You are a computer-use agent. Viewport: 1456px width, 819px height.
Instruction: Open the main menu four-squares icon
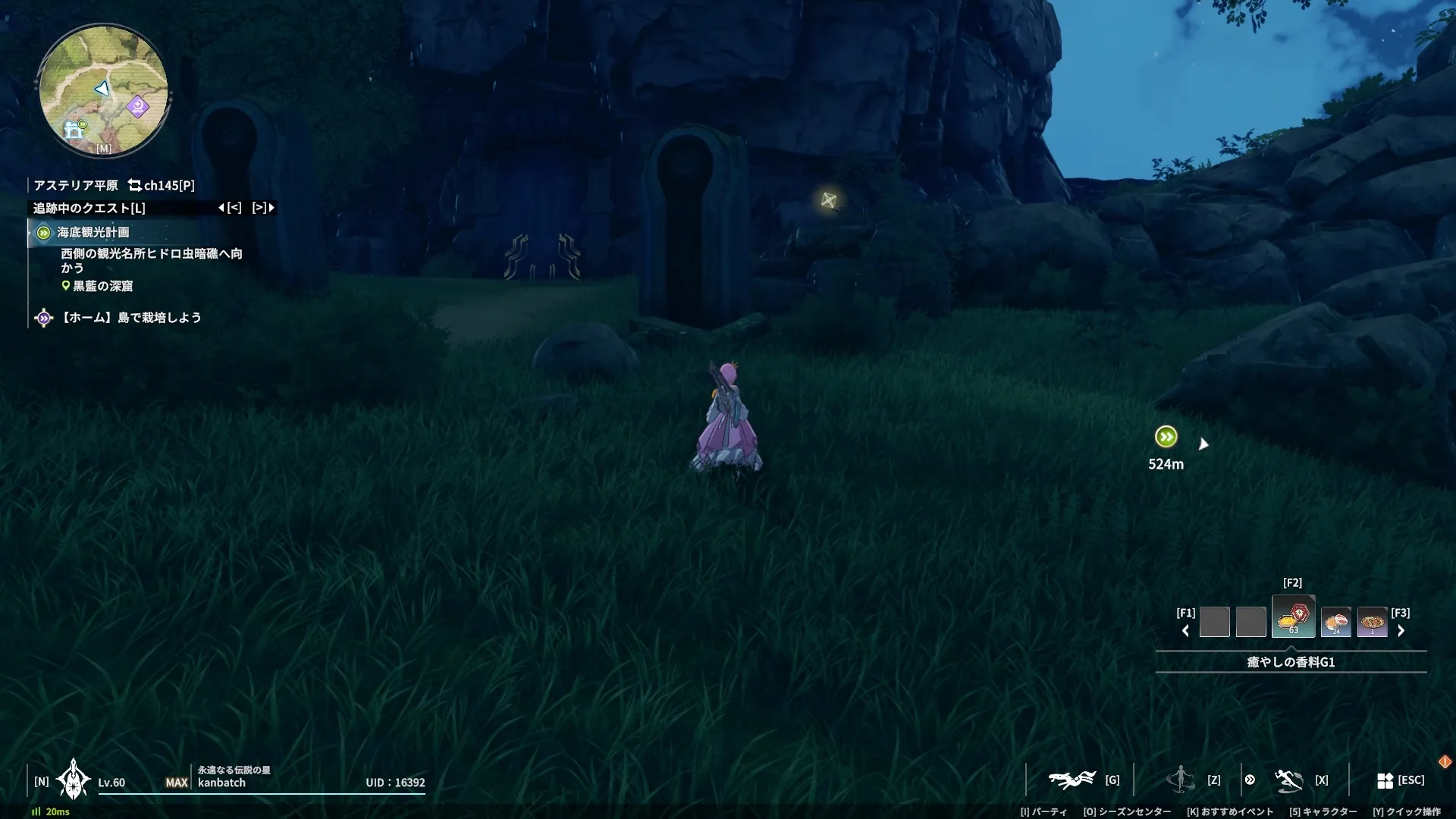[x=1385, y=780]
